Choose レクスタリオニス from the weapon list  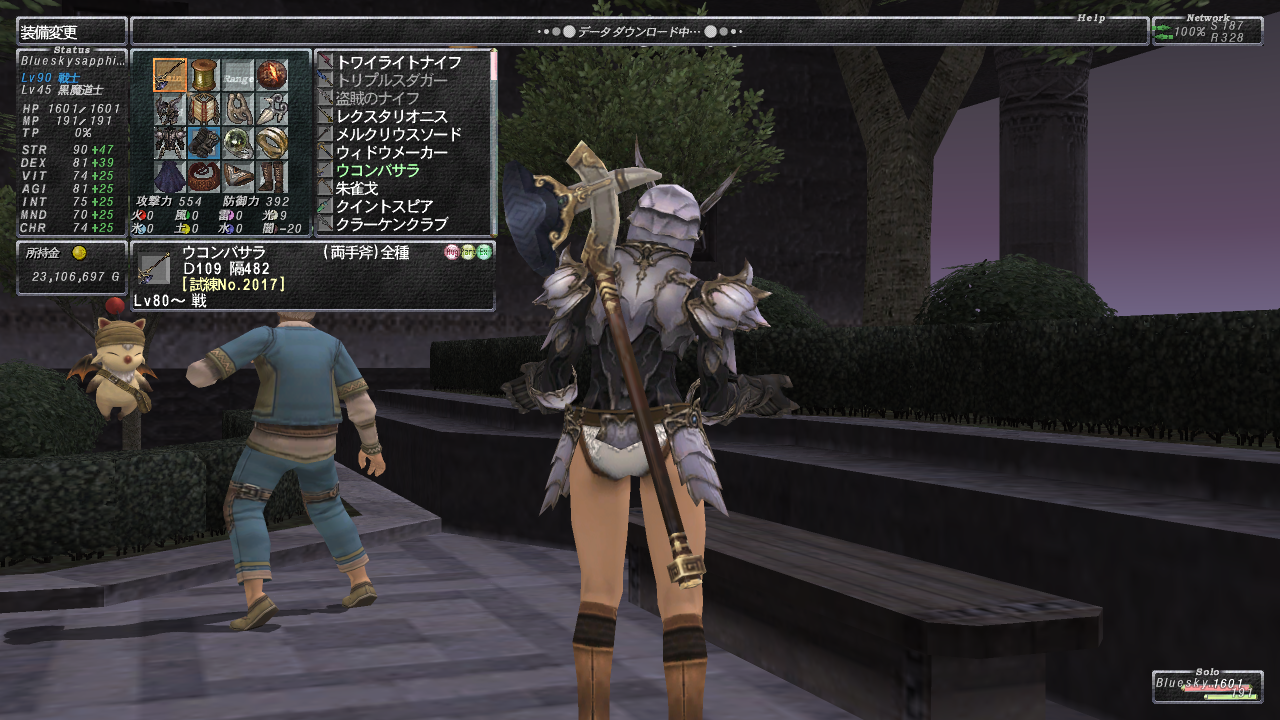pos(391,116)
